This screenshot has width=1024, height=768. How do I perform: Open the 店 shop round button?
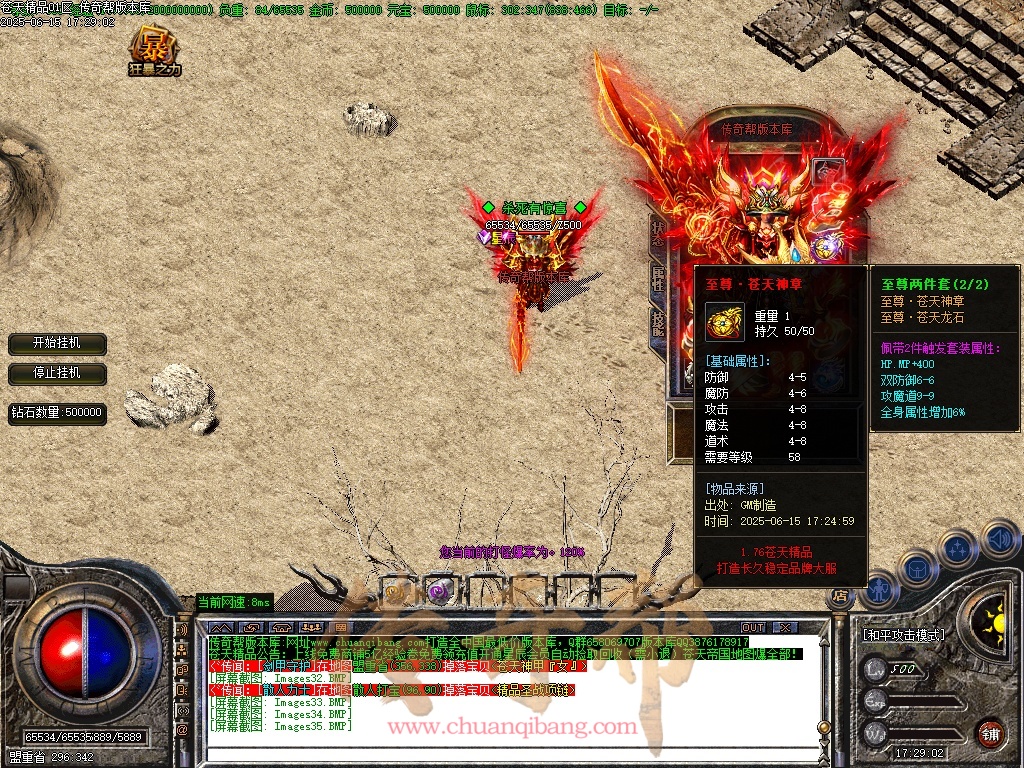[x=838, y=597]
